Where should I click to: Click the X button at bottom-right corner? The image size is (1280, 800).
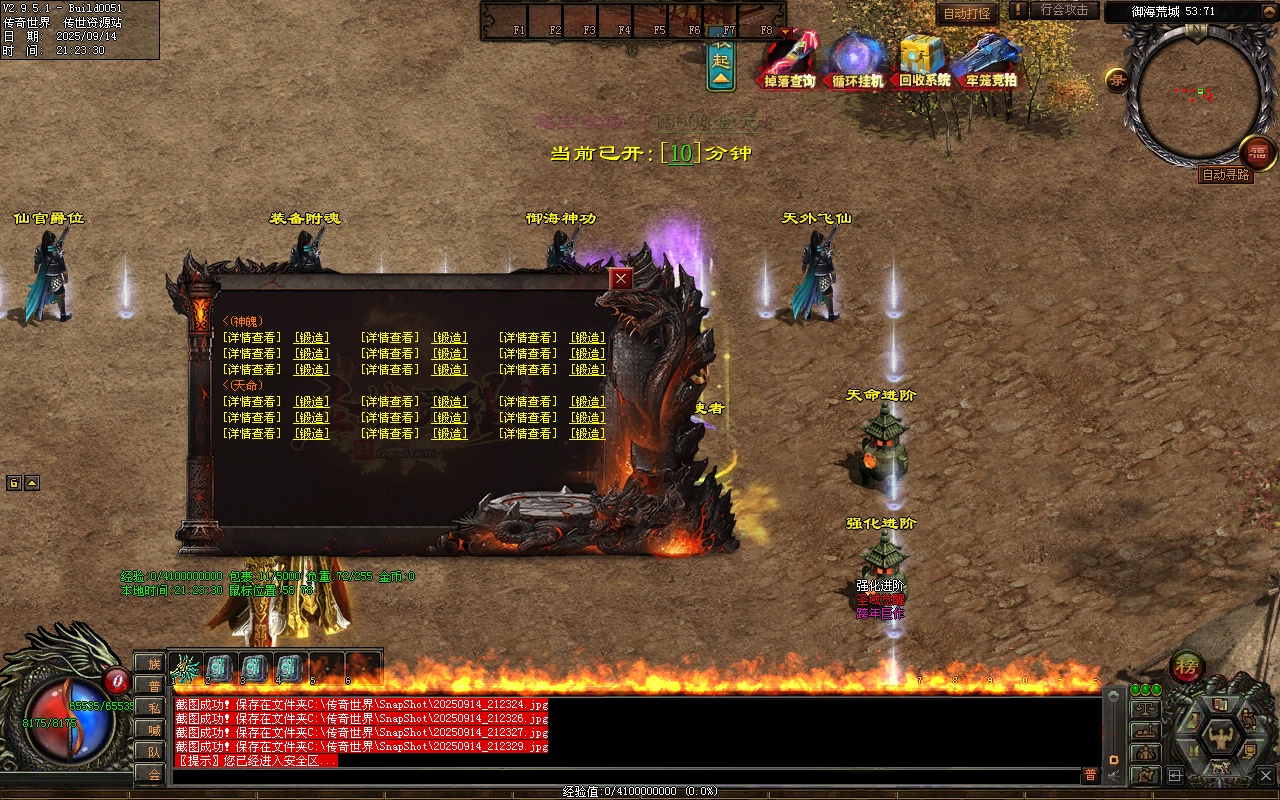pos(1266,775)
